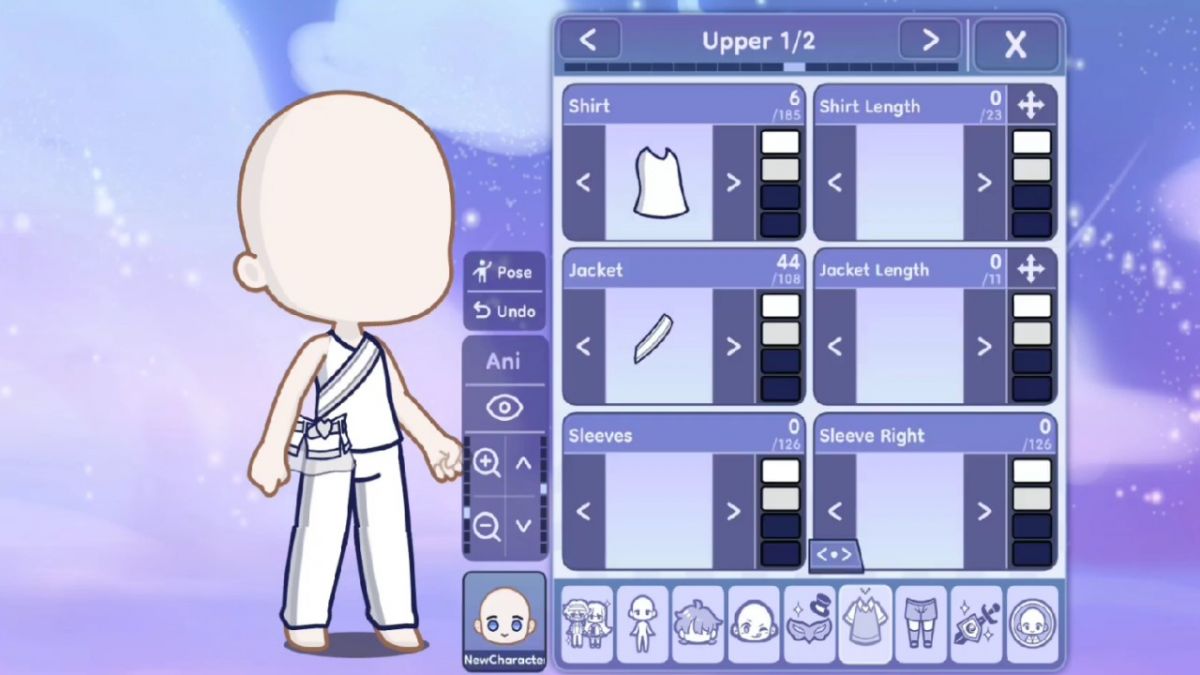1200x675 pixels.
Task: Choose the previous Jacket style
Action: coord(584,346)
